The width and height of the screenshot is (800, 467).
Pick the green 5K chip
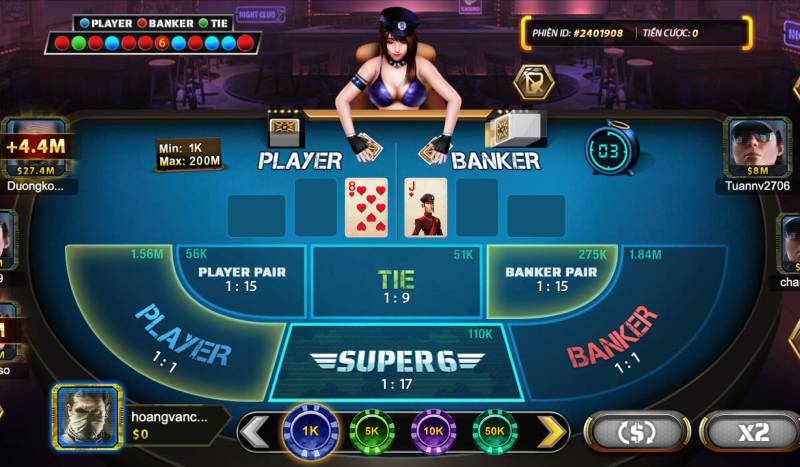[x=372, y=431]
